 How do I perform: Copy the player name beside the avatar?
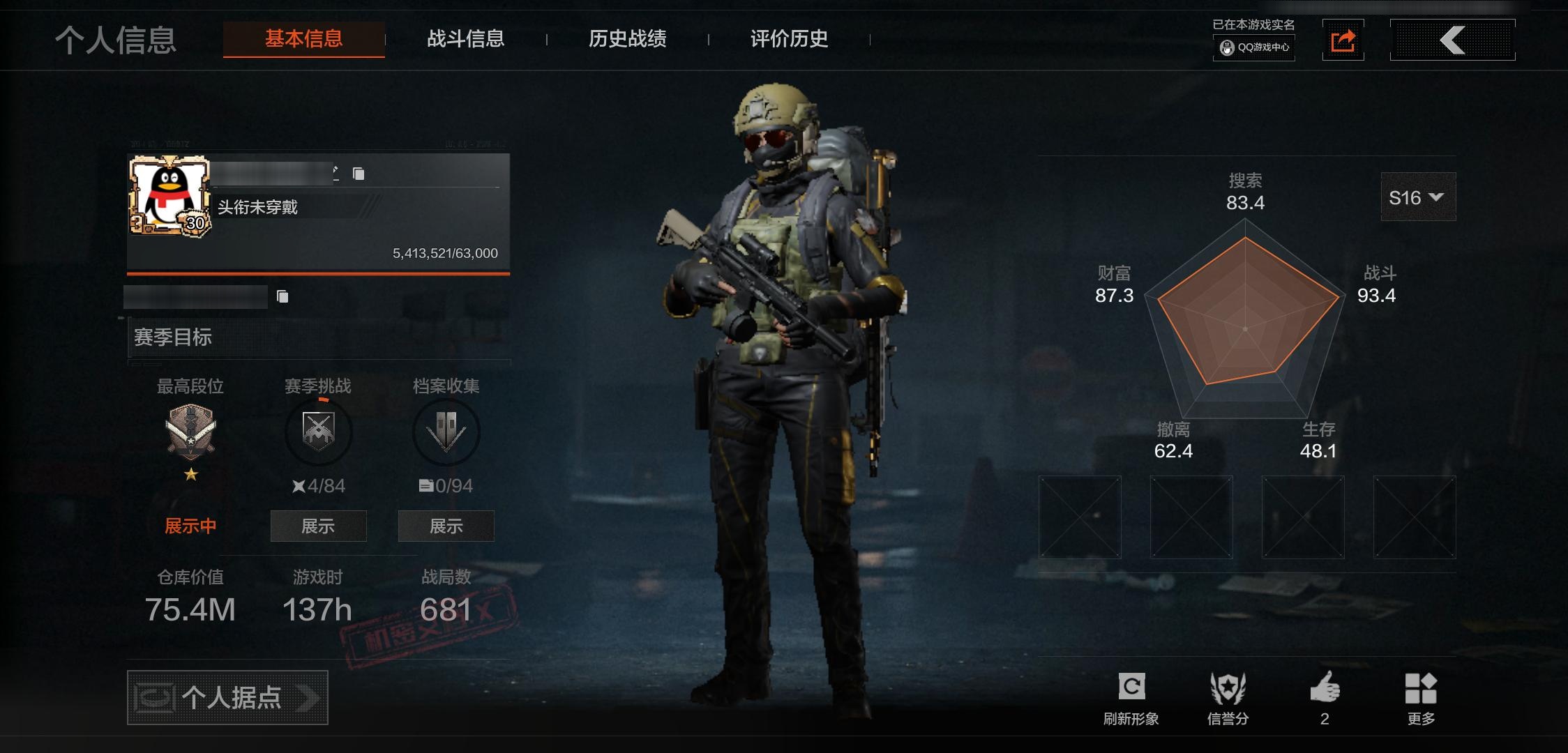tap(359, 174)
